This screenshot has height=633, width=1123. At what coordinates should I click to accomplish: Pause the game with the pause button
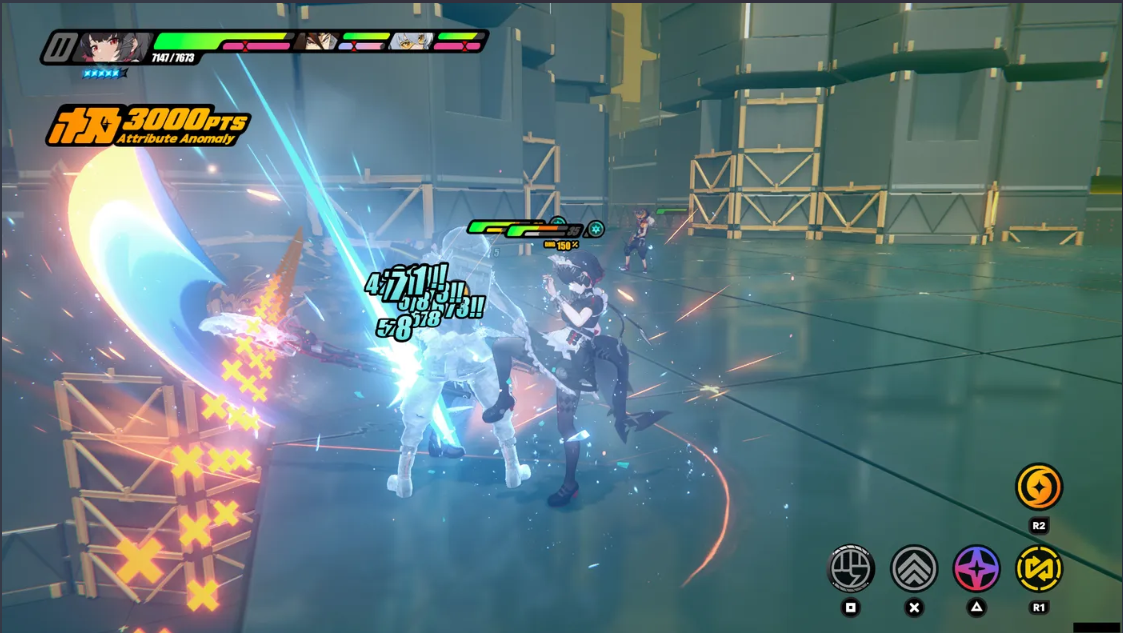click(x=62, y=47)
